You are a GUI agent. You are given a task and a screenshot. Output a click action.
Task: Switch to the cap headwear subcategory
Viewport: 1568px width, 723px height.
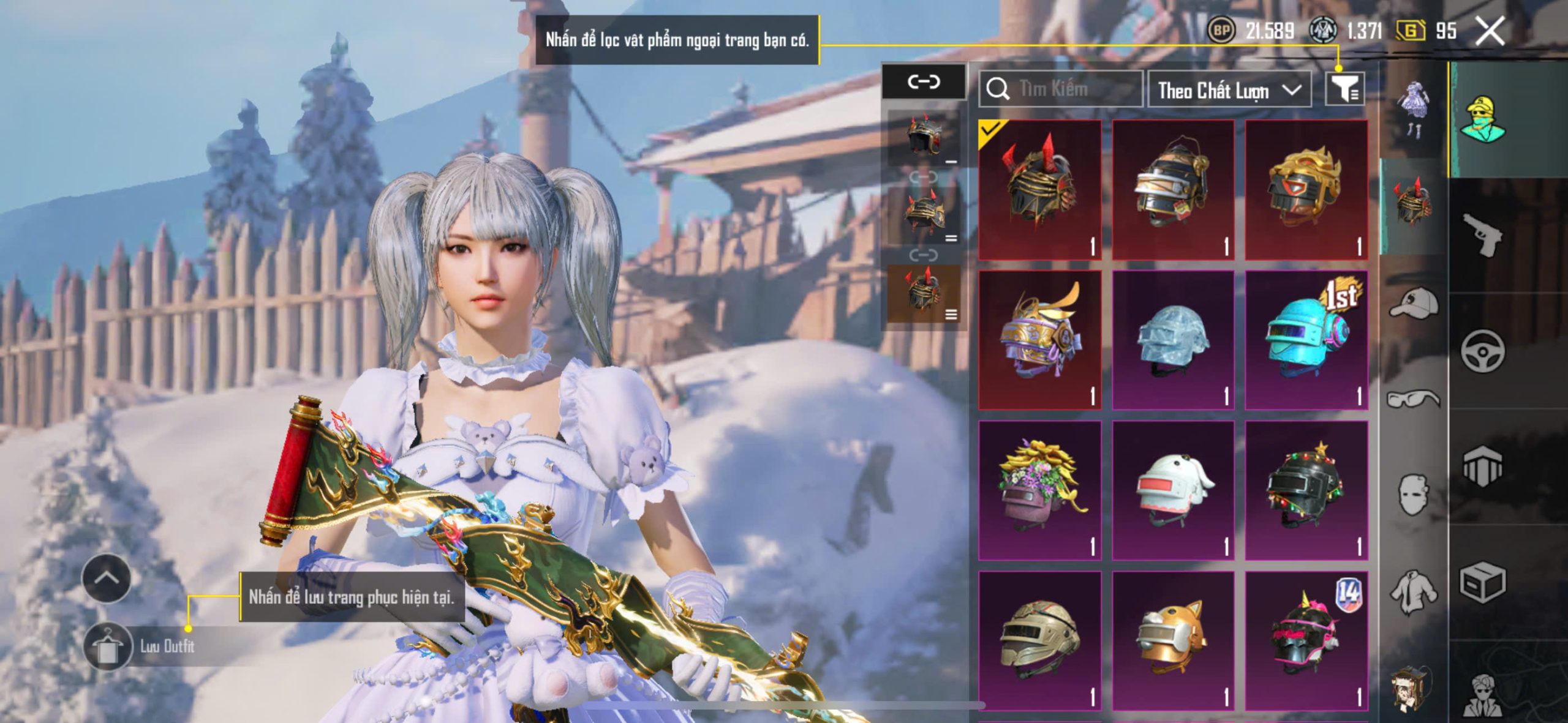1414,303
